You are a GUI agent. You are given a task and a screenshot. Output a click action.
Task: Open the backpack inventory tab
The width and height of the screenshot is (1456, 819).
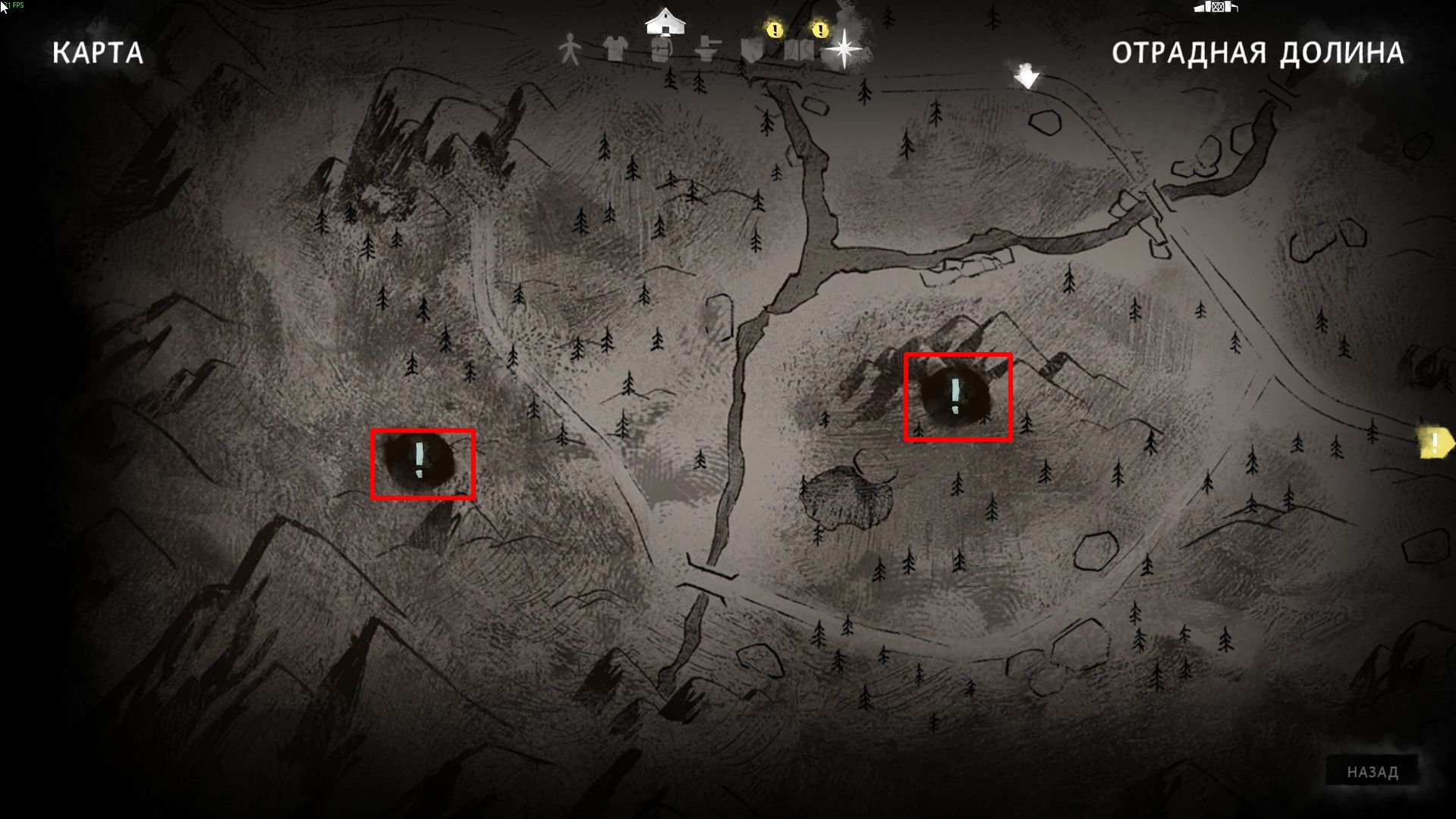click(662, 52)
